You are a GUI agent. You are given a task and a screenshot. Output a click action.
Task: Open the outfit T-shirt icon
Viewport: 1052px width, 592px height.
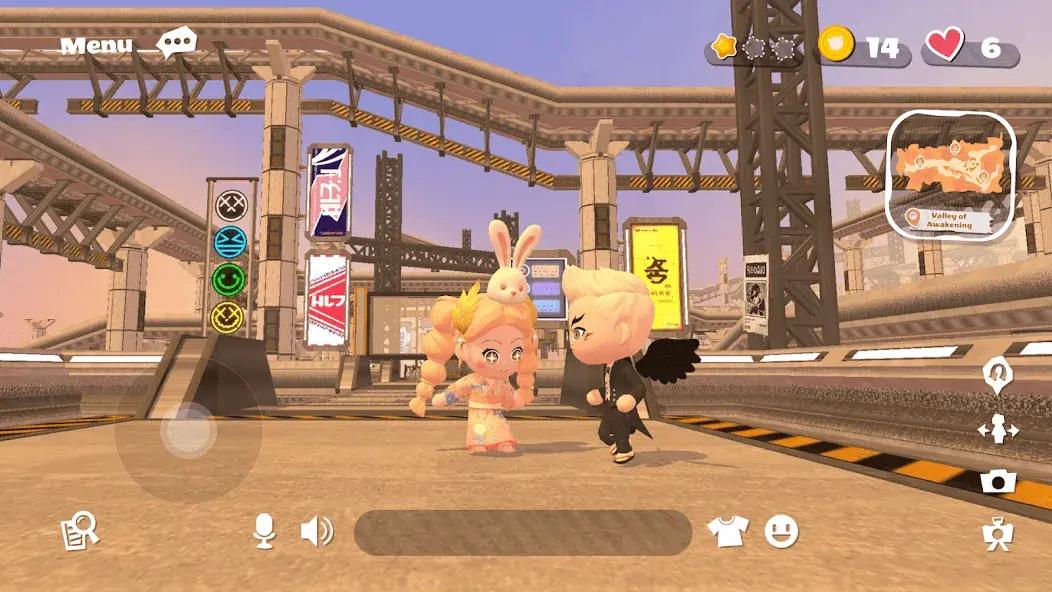[x=727, y=532]
